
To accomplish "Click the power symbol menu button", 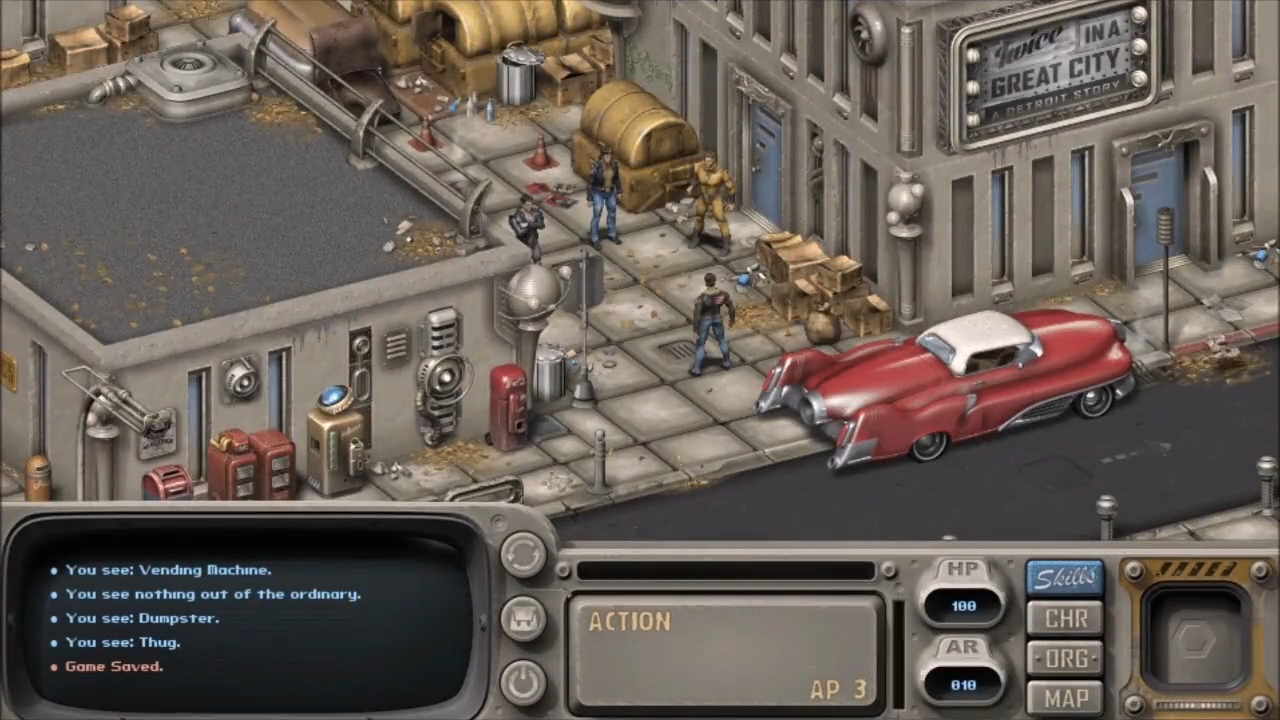I will click(x=523, y=682).
